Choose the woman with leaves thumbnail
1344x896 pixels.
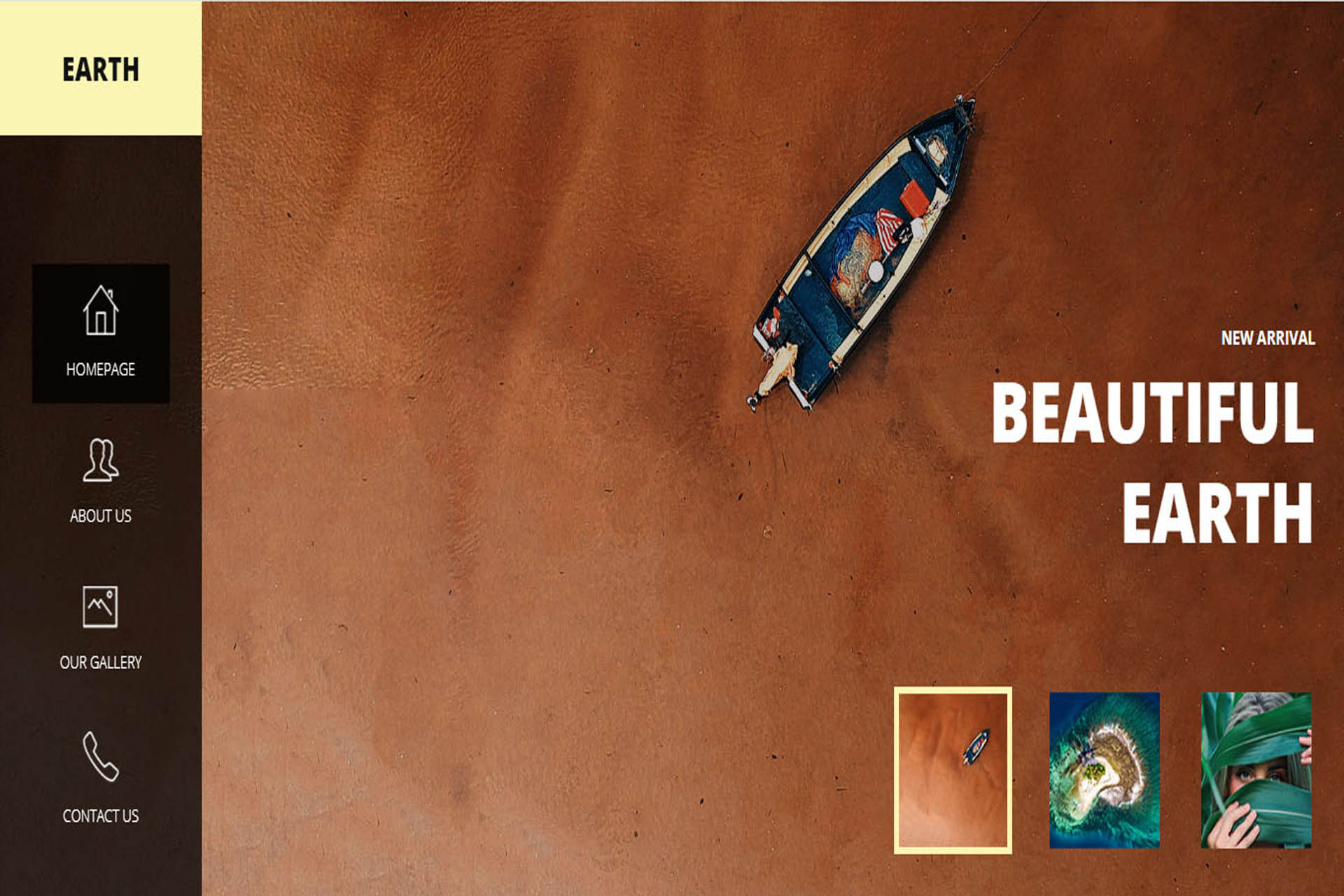coord(1256,770)
